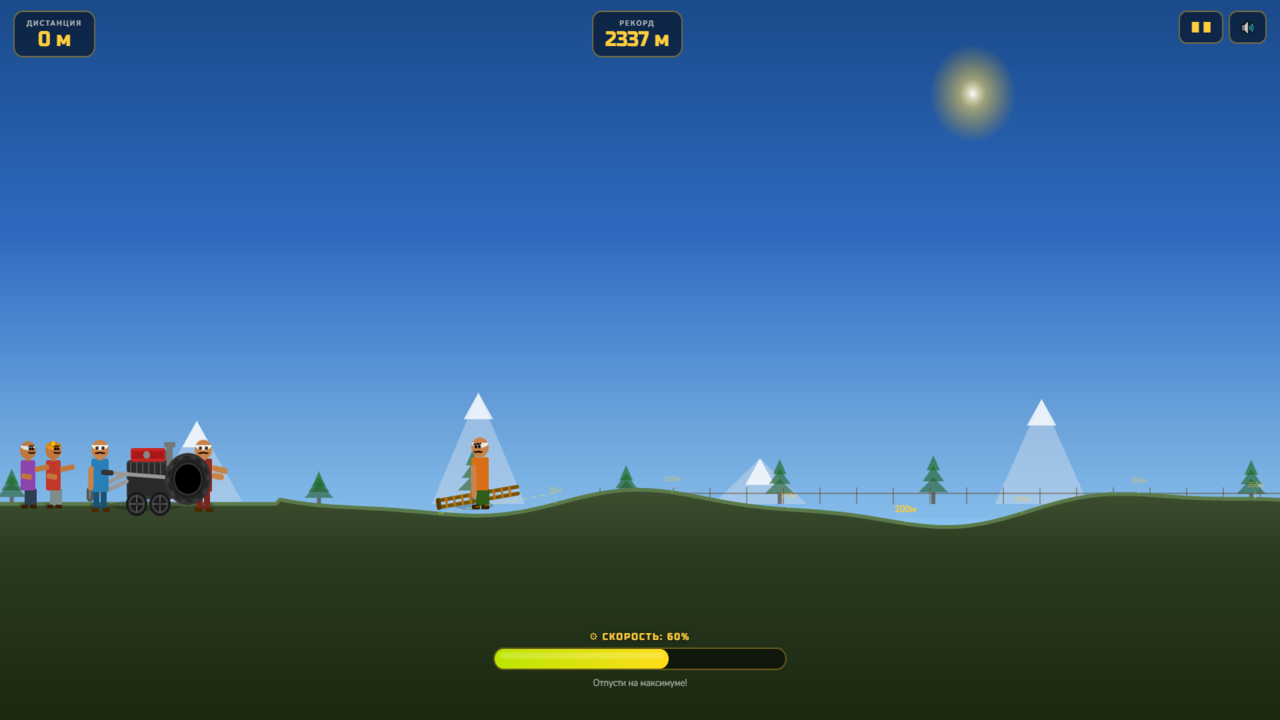
Task: Click the rightmost pine tree at screen edge
Action: (1253, 482)
